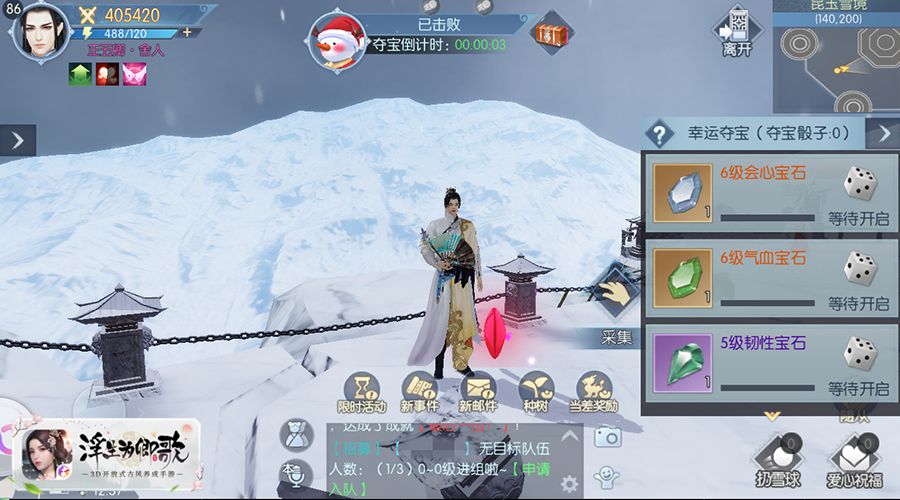Use the 扔雪球 snowball skill
This screenshot has width=900, height=500.
(x=777, y=458)
